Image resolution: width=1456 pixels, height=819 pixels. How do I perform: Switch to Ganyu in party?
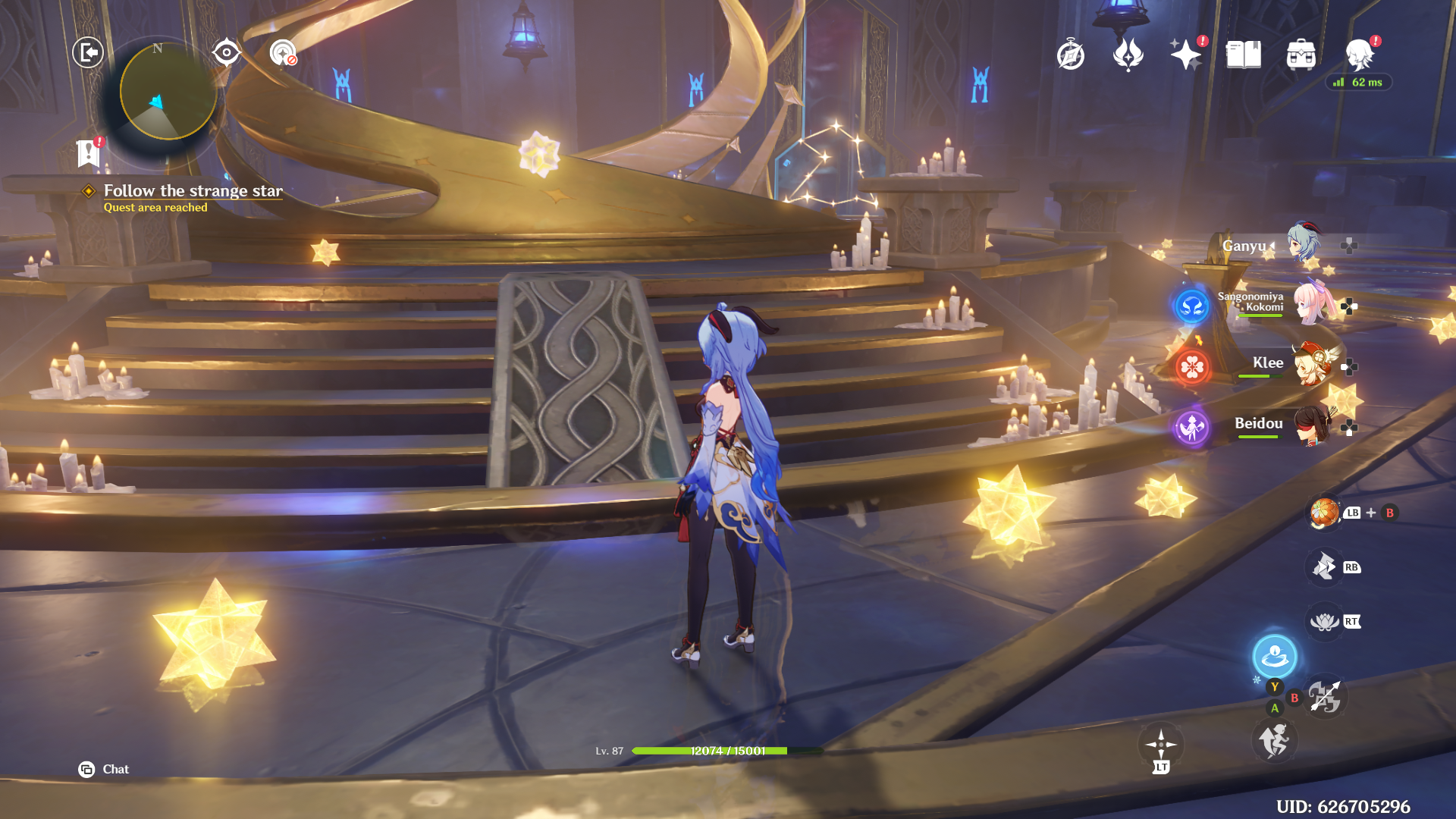pos(1304,244)
